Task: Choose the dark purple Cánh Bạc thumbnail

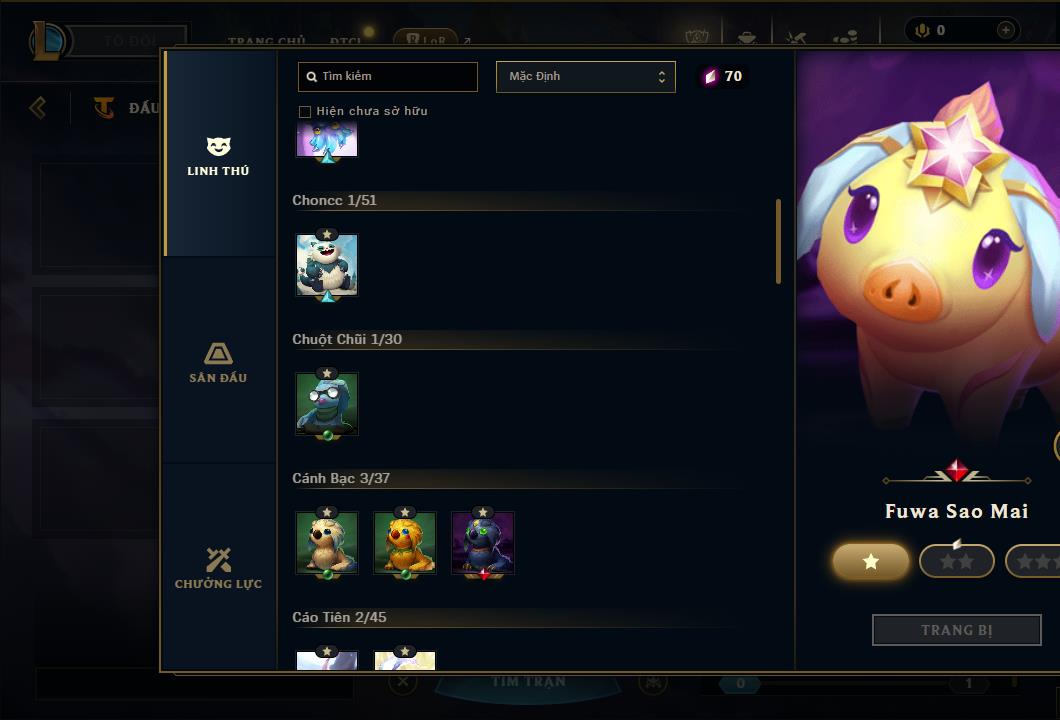Action: click(x=483, y=543)
